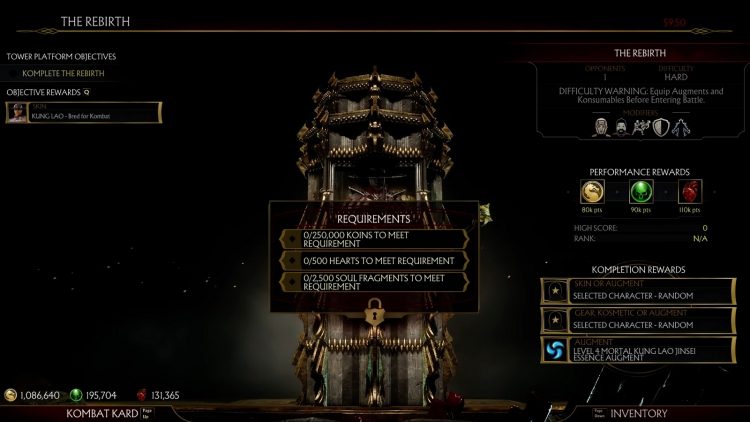Viewport: 750px width, 422px height.
Task: Choose the 500 Hearts requirement row
Action: coord(374,260)
